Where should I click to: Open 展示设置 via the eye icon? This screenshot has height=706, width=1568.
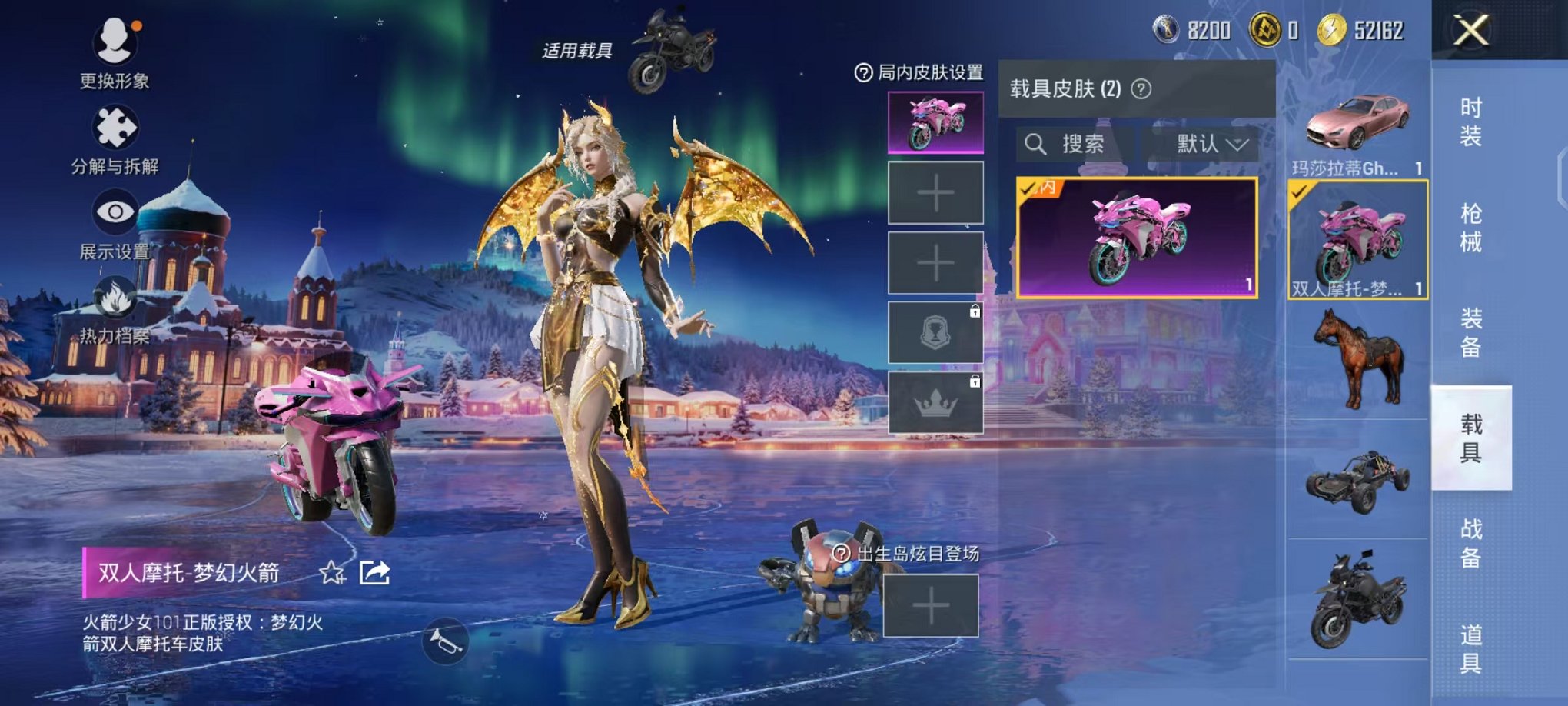(x=114, y=208)
